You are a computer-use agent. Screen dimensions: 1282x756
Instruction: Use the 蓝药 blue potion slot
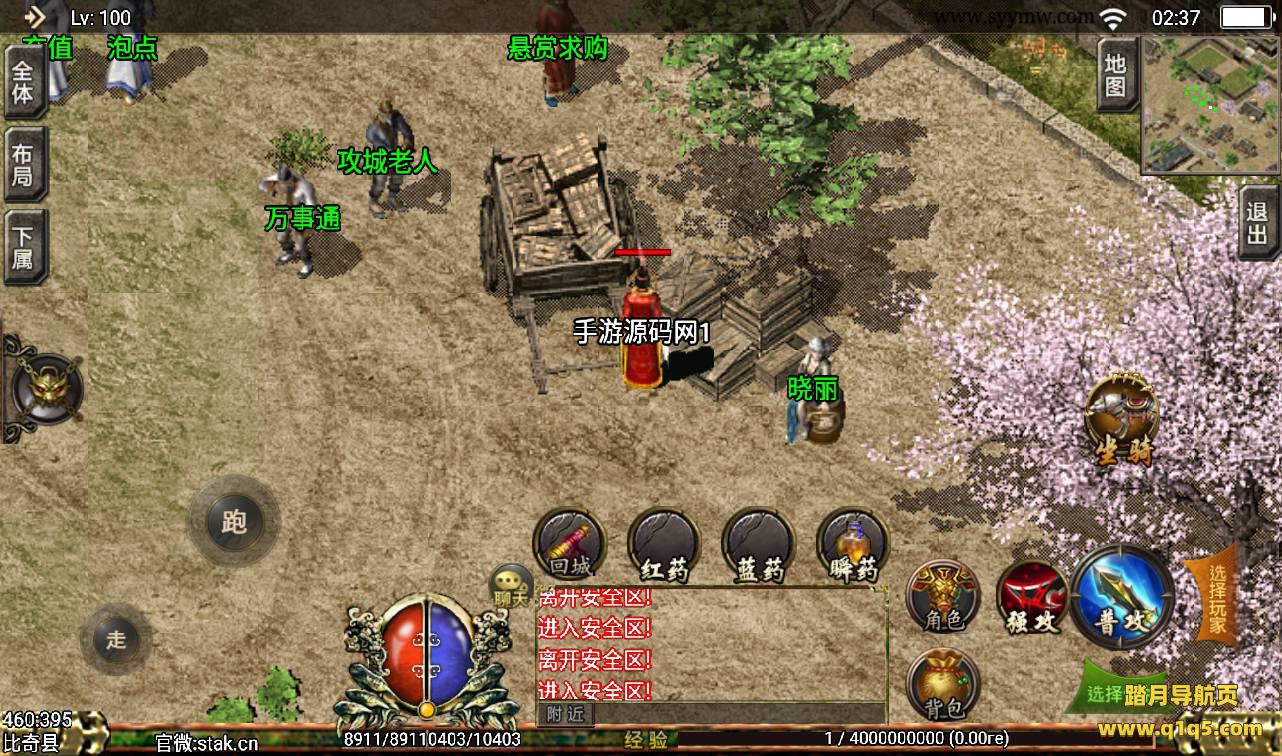758,546
